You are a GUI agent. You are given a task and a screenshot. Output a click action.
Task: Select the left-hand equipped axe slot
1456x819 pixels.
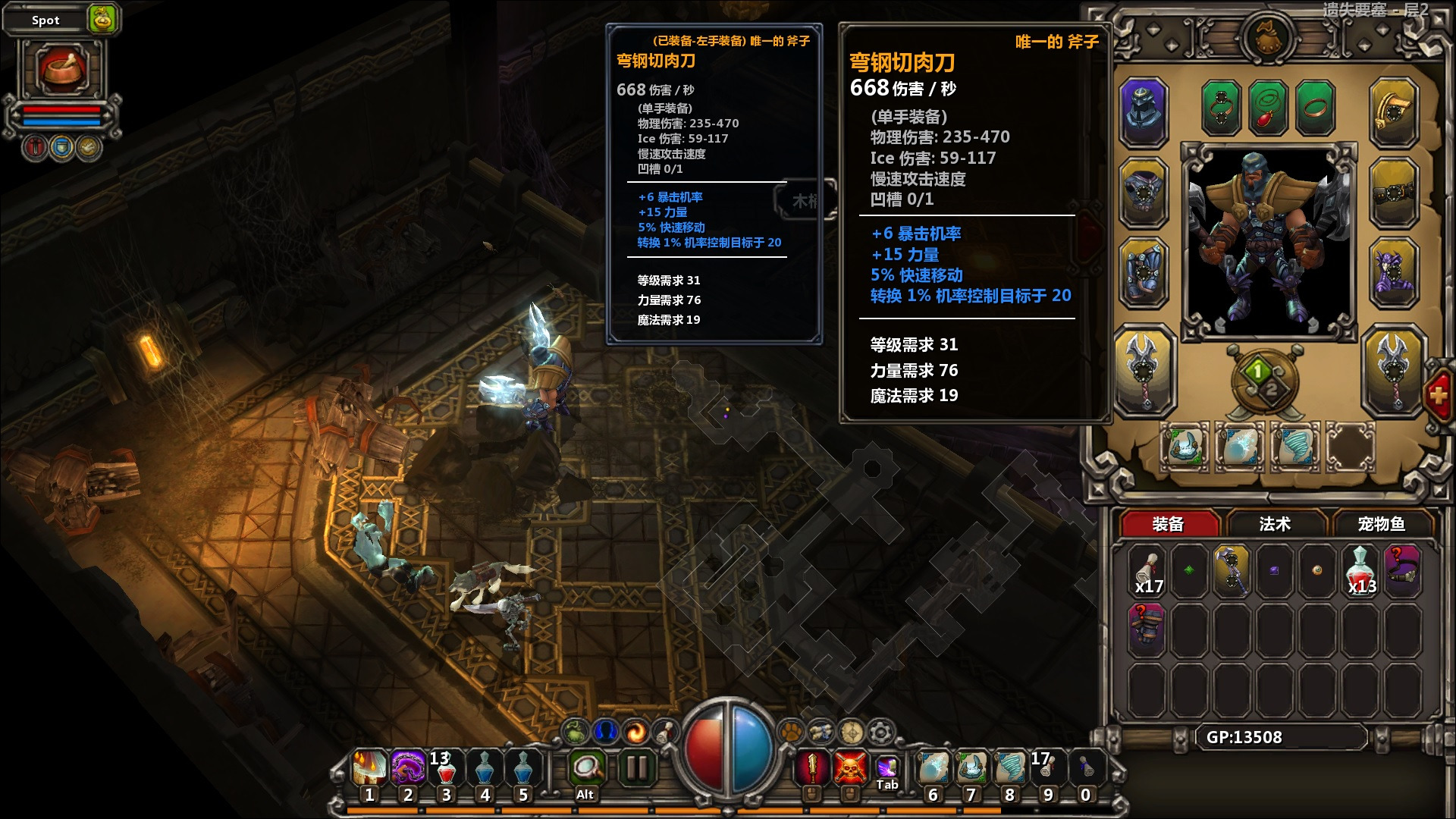pos(1144,369)
